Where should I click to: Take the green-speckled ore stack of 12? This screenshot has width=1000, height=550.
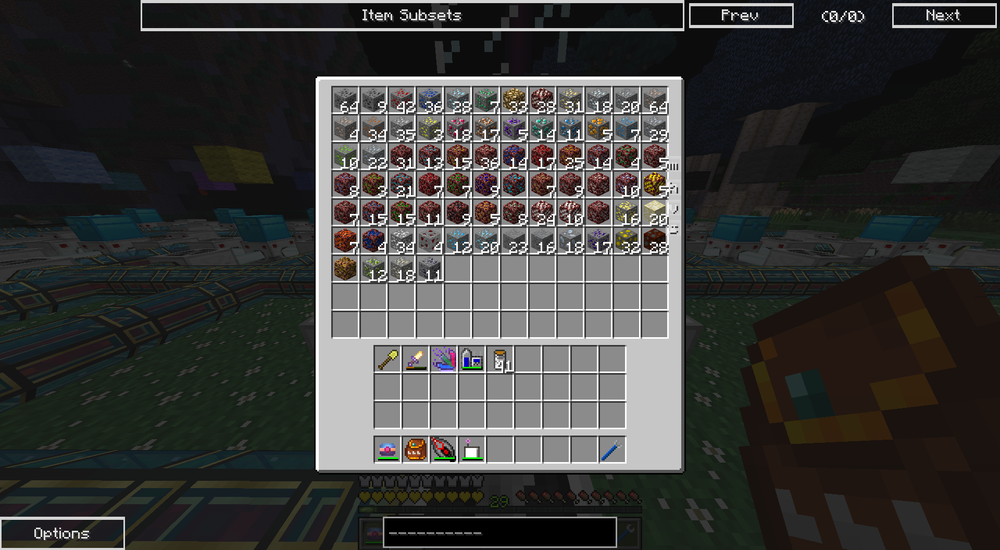point(374,268)
